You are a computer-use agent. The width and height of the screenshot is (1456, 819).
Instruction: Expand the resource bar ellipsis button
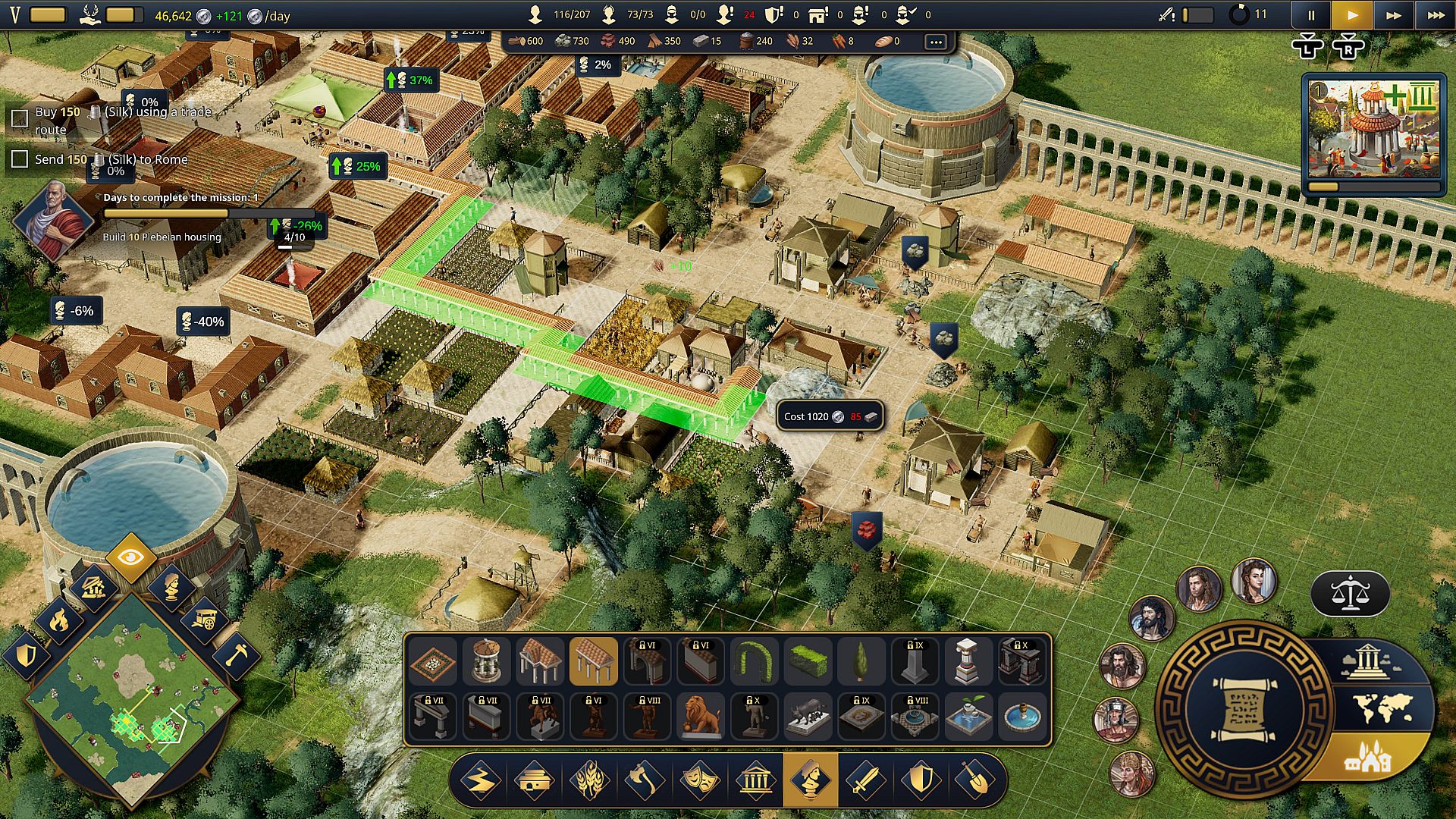[x=936, y=42]
